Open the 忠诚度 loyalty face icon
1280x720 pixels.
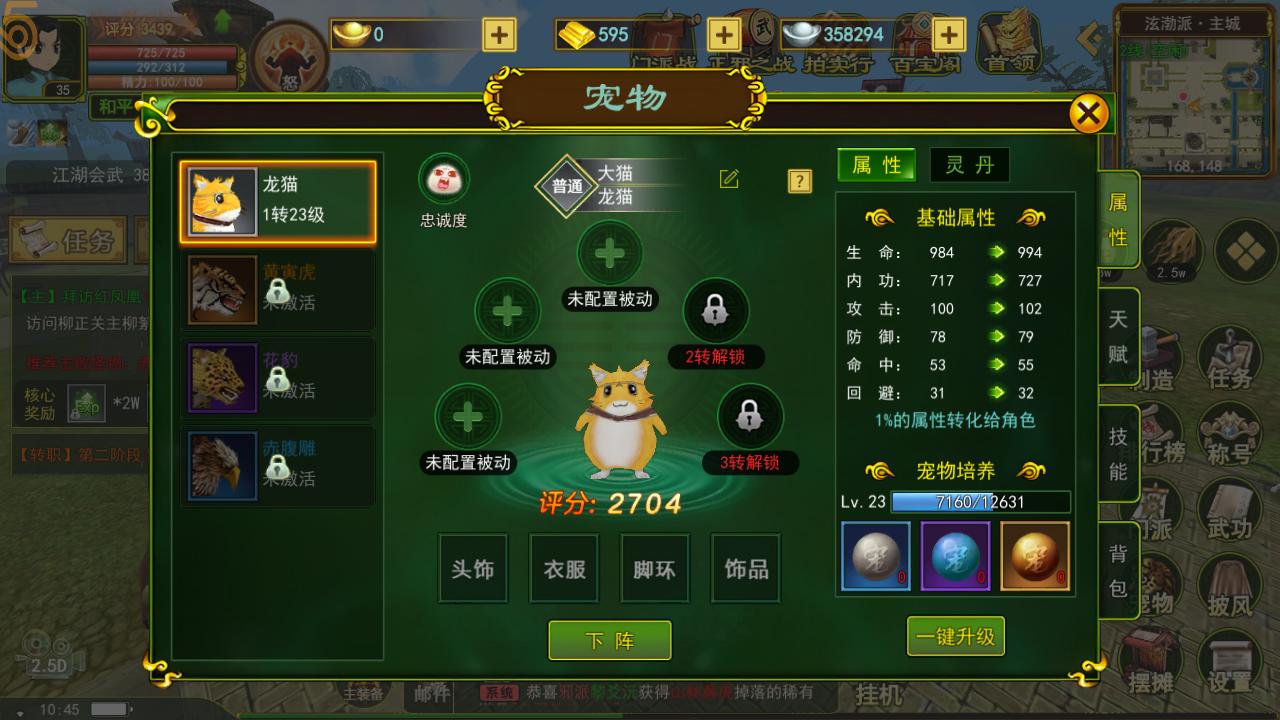click(443, 178)
